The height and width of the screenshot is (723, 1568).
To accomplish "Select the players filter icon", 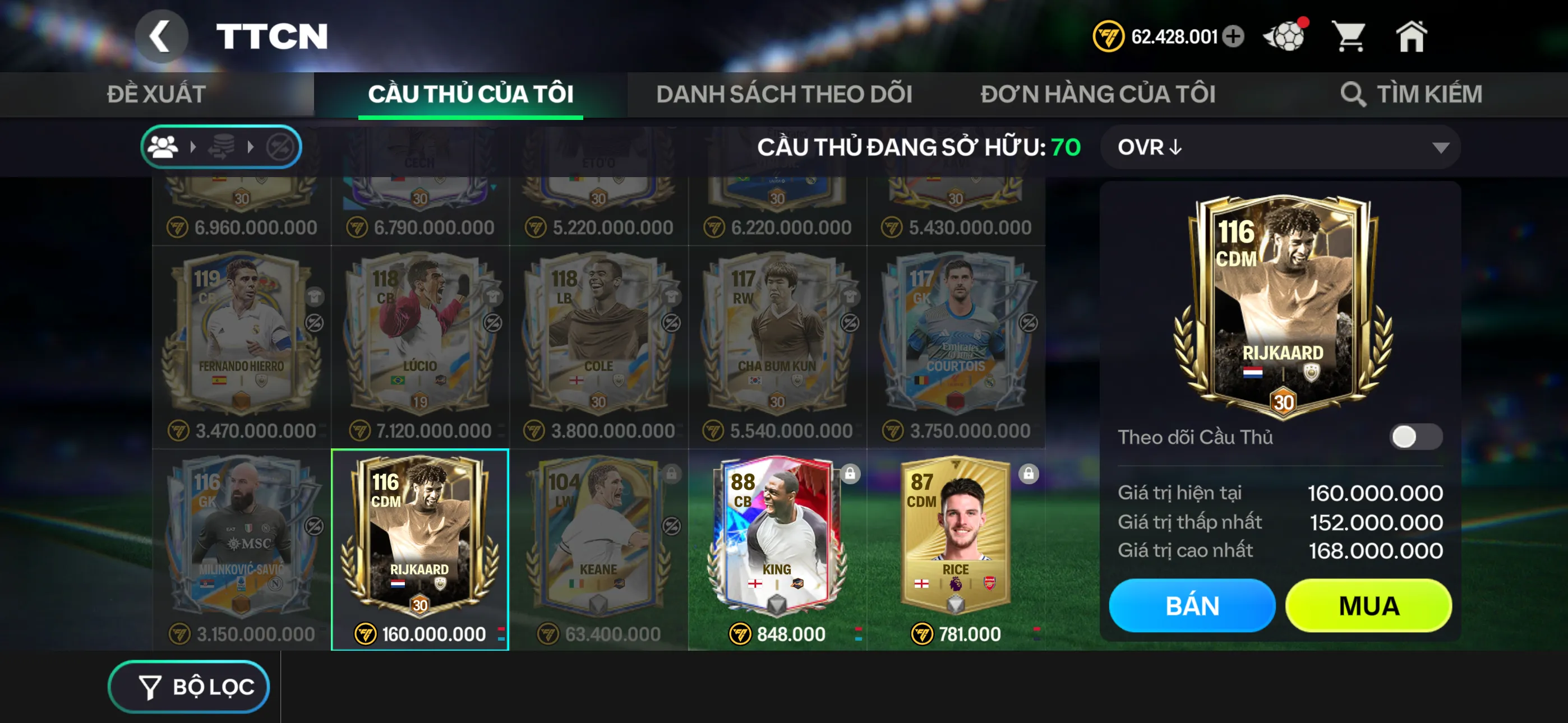I will point(163,146).
